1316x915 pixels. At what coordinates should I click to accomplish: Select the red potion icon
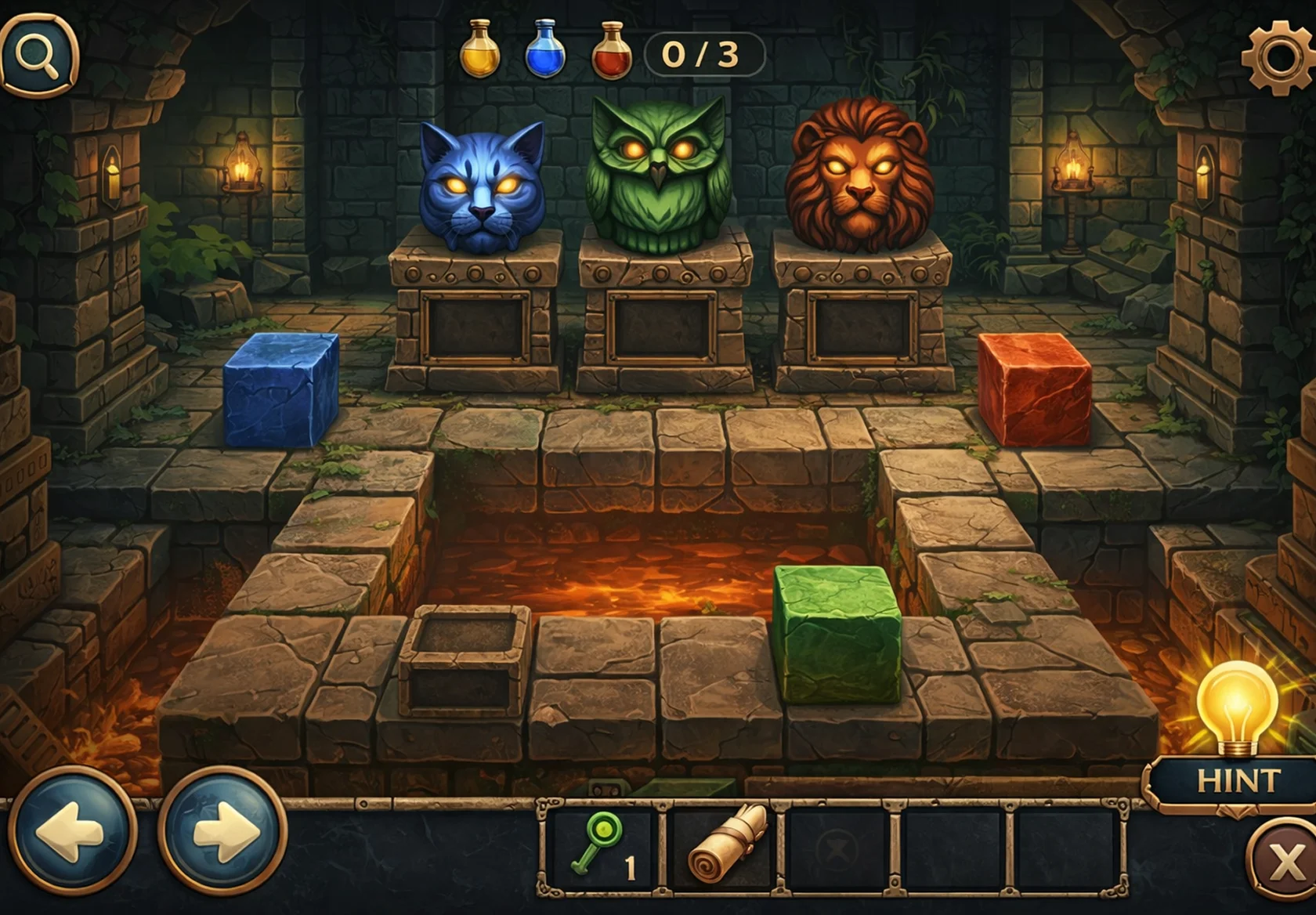click(x=611, y=49)
